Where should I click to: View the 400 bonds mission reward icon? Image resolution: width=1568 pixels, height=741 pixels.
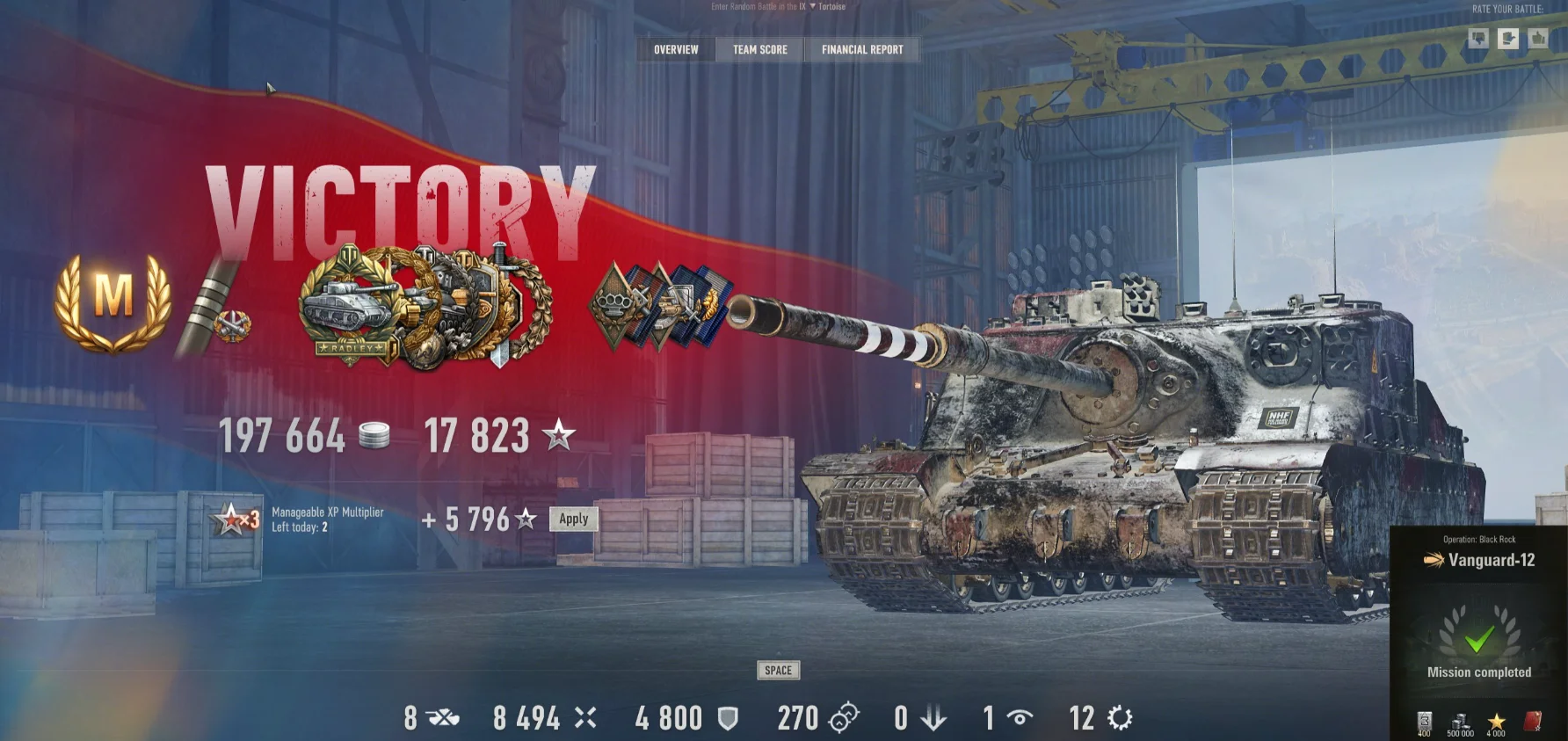[x=1425, y=719]
